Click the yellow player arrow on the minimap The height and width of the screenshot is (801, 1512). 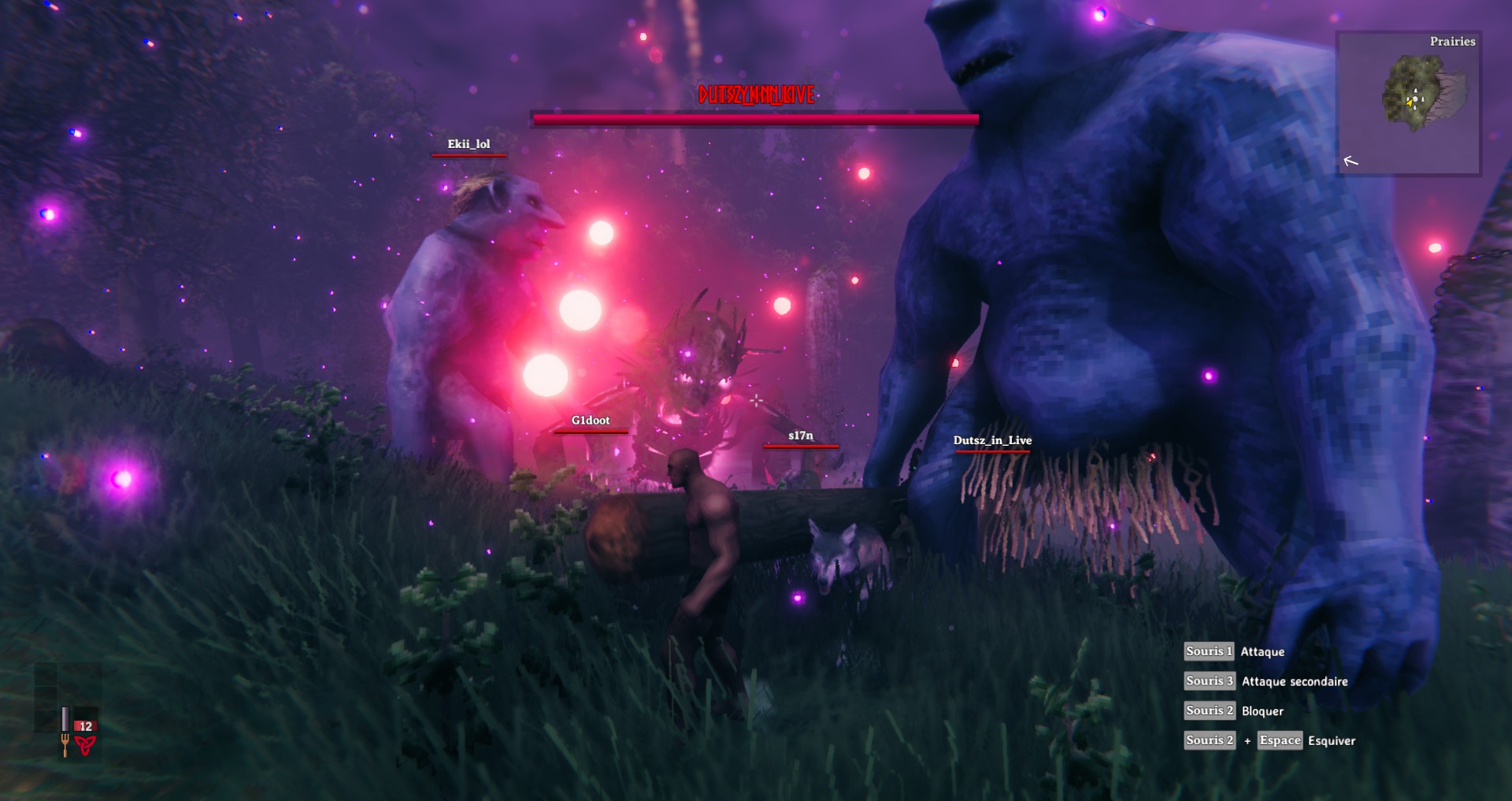click(x=1409, y=102)
